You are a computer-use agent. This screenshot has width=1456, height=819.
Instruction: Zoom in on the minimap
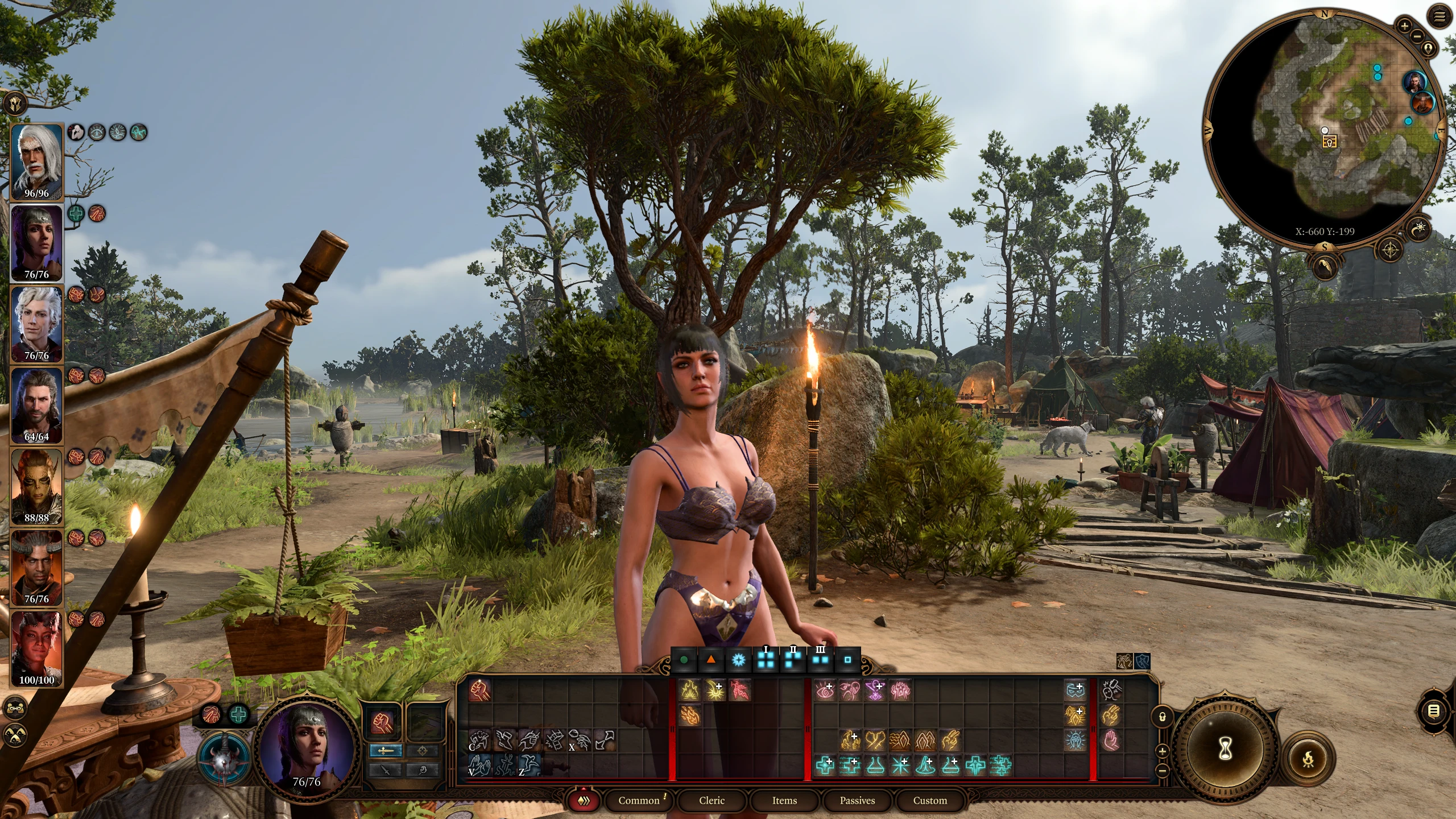click(1404, 26)
